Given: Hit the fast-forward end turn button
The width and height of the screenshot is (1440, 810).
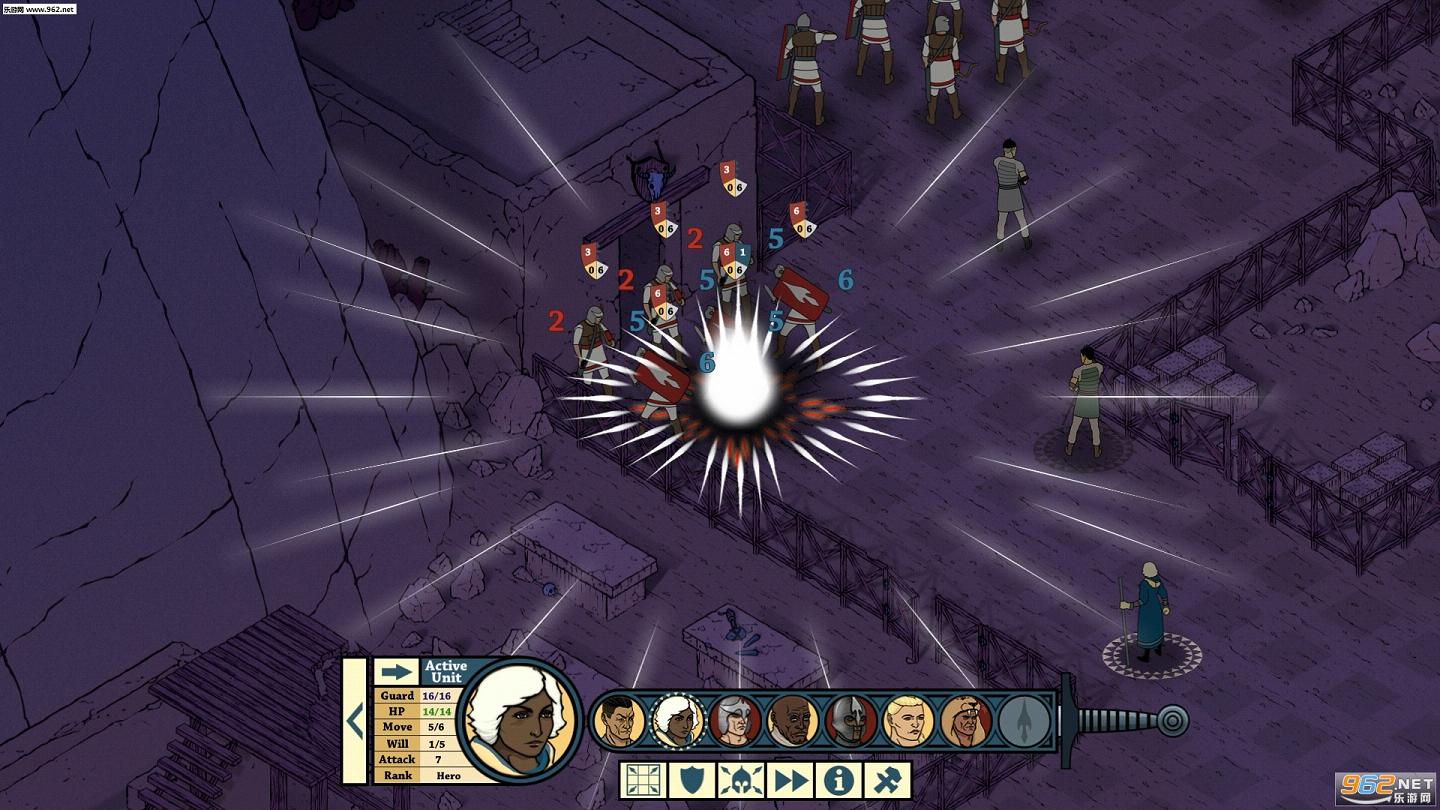Looking at the screenshot, I should pyautogui.click(x=790, y=780).
